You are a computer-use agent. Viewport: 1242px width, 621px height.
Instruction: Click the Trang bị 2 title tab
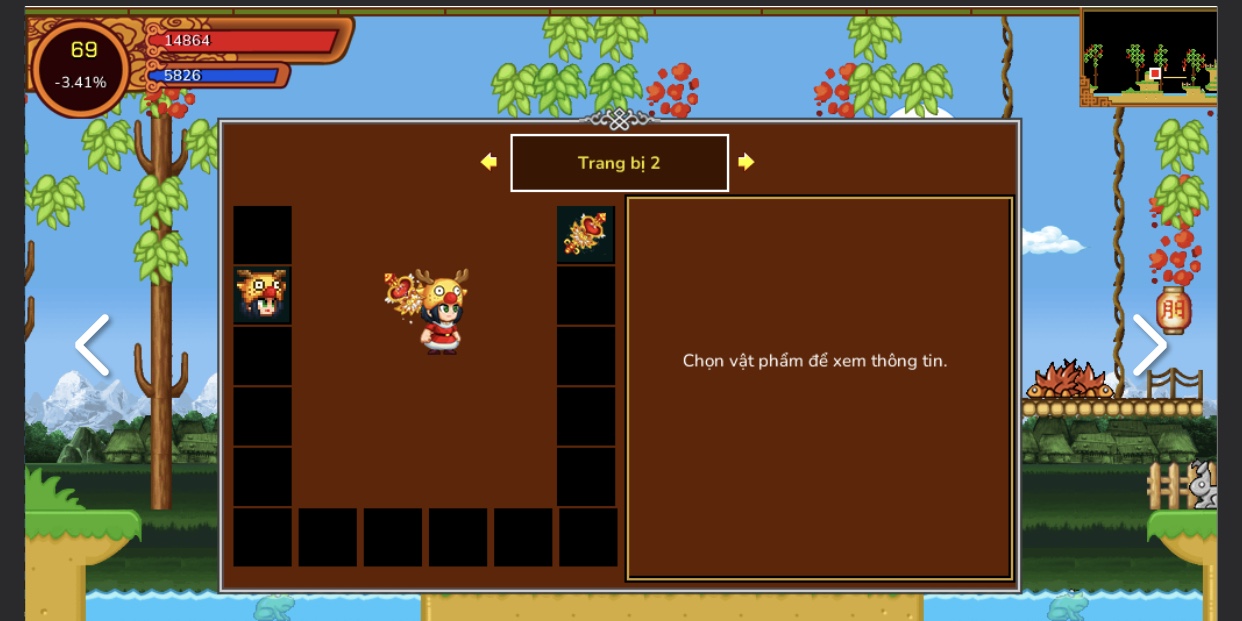click(619, 163)
